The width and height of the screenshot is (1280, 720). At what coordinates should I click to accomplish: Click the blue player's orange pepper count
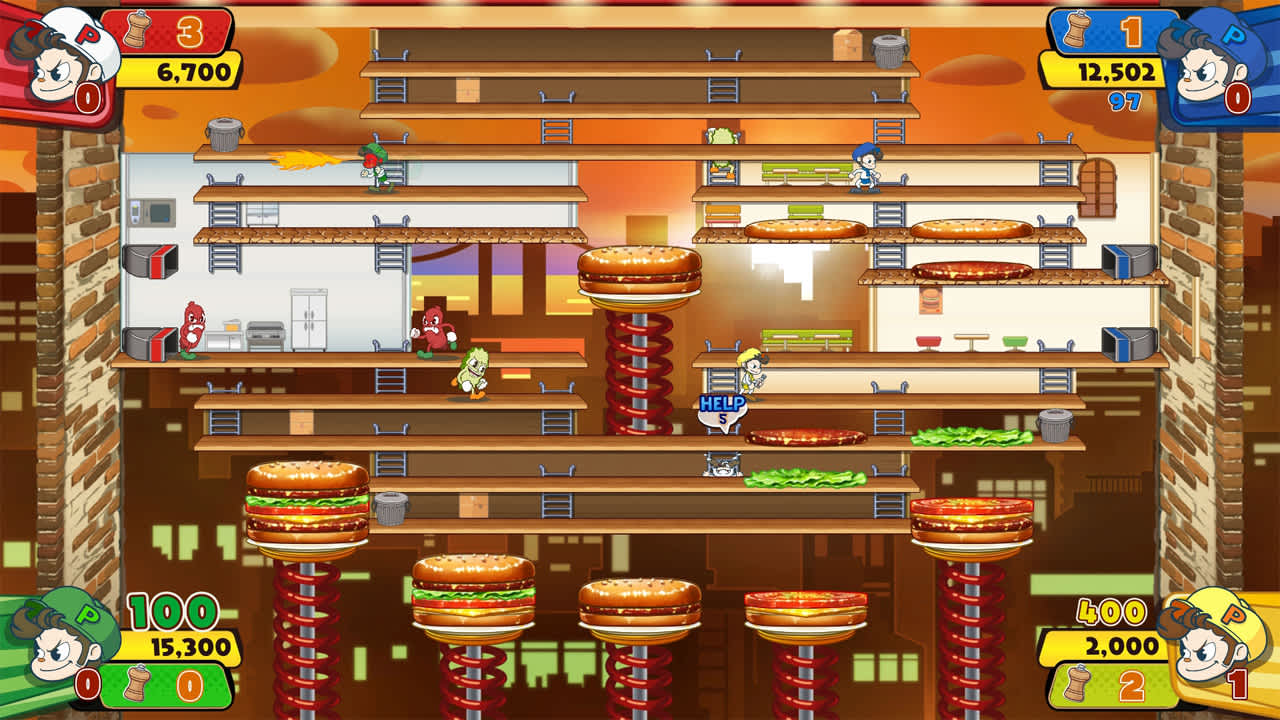click(1131, 33)
